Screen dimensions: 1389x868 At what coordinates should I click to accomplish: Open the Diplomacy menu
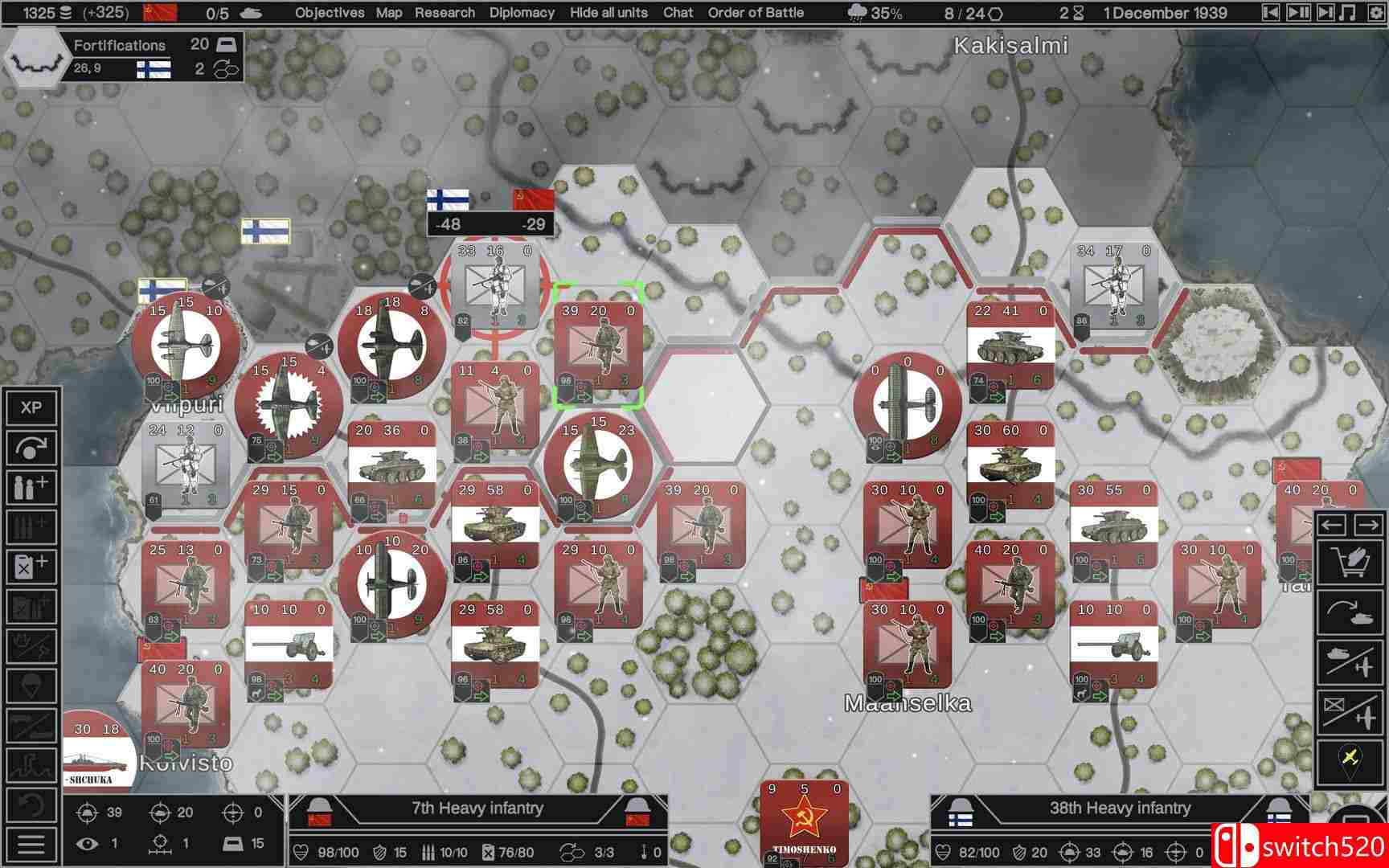(x=522, y=13)
